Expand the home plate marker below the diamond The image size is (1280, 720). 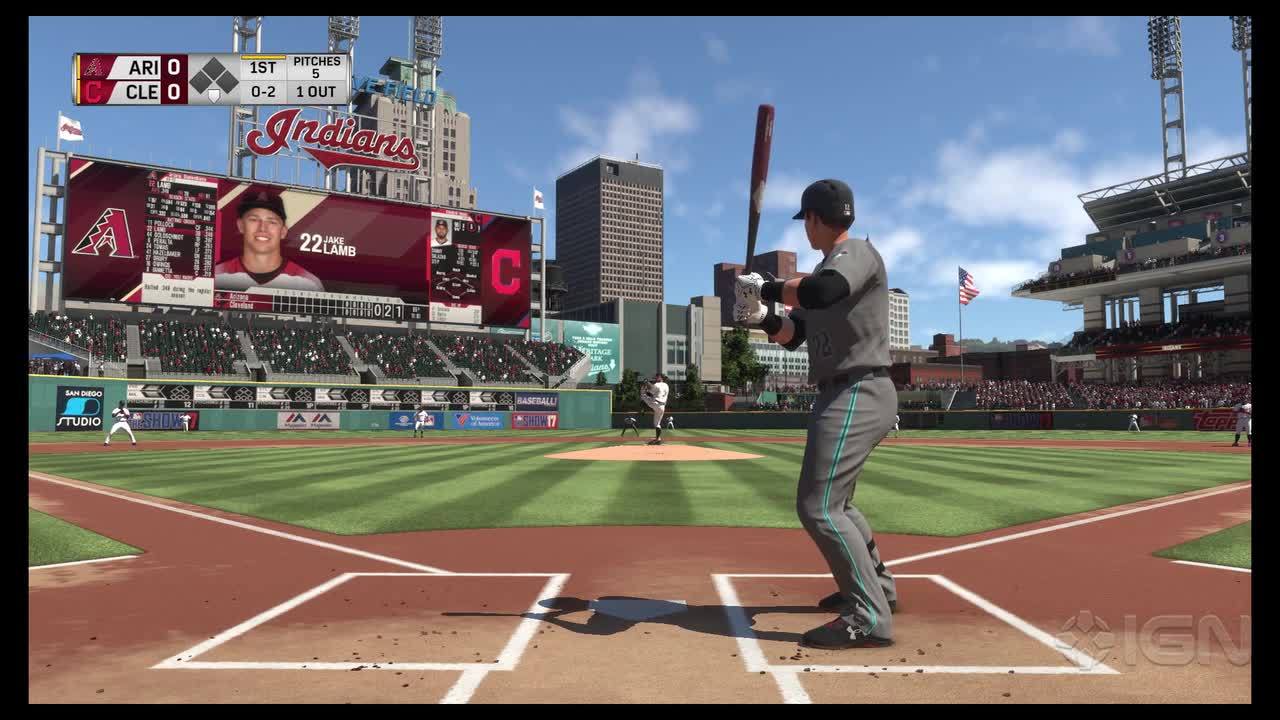tap(215, 94)
